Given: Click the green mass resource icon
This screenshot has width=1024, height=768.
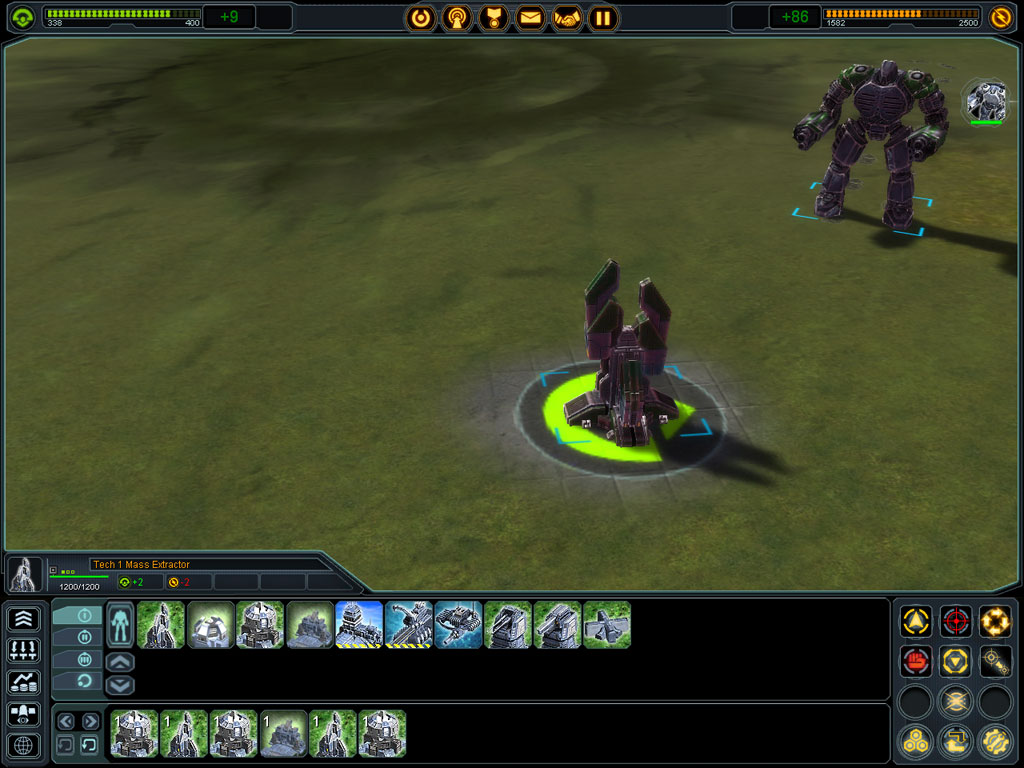Looking at the screenshot, I should (x=22, y=17).
